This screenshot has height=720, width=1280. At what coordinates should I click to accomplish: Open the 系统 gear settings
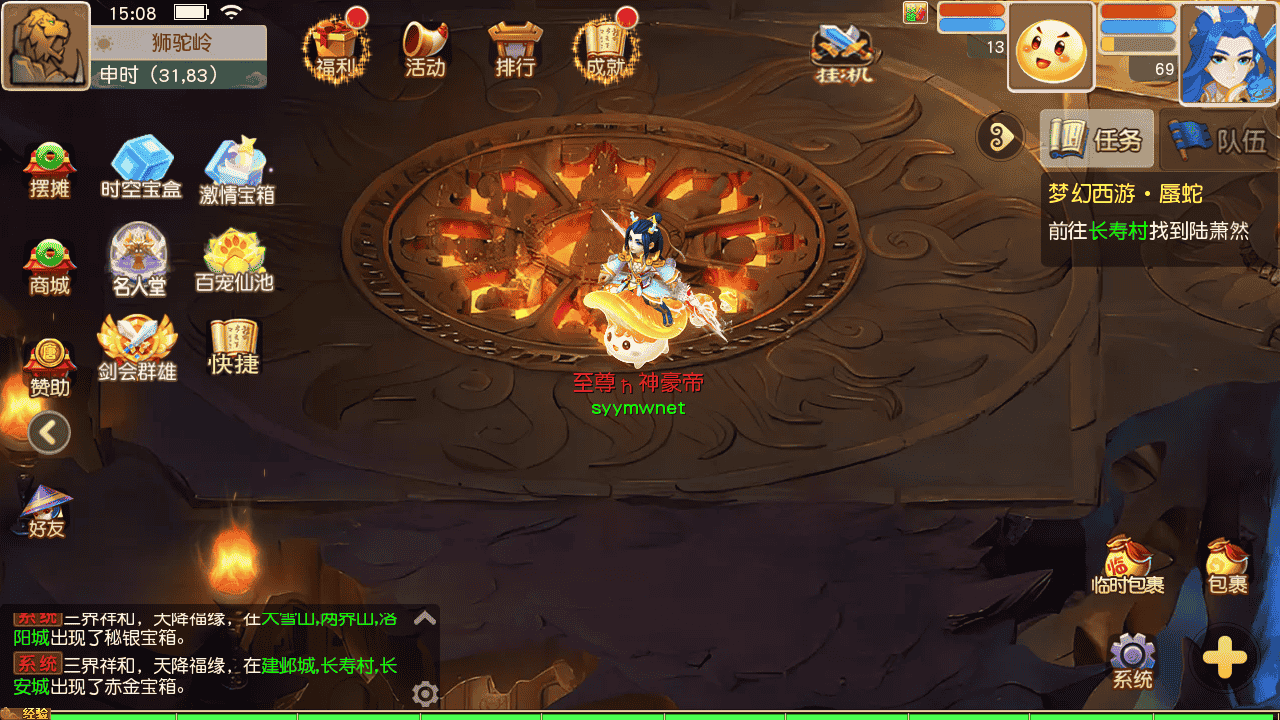1132,661
